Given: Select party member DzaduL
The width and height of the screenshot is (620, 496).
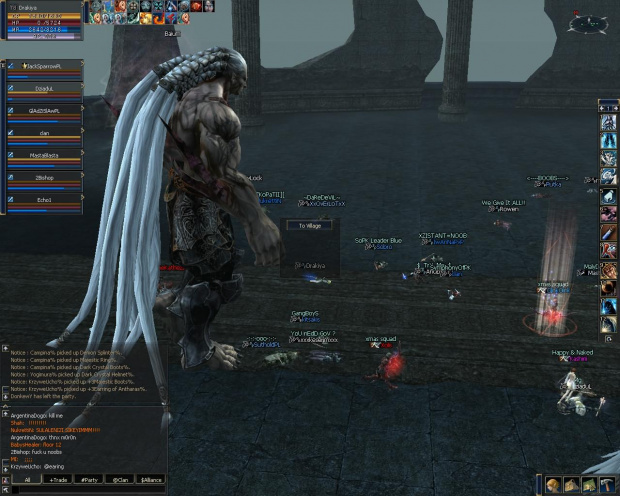Looking at the screenshot, I should click(43, 90).
